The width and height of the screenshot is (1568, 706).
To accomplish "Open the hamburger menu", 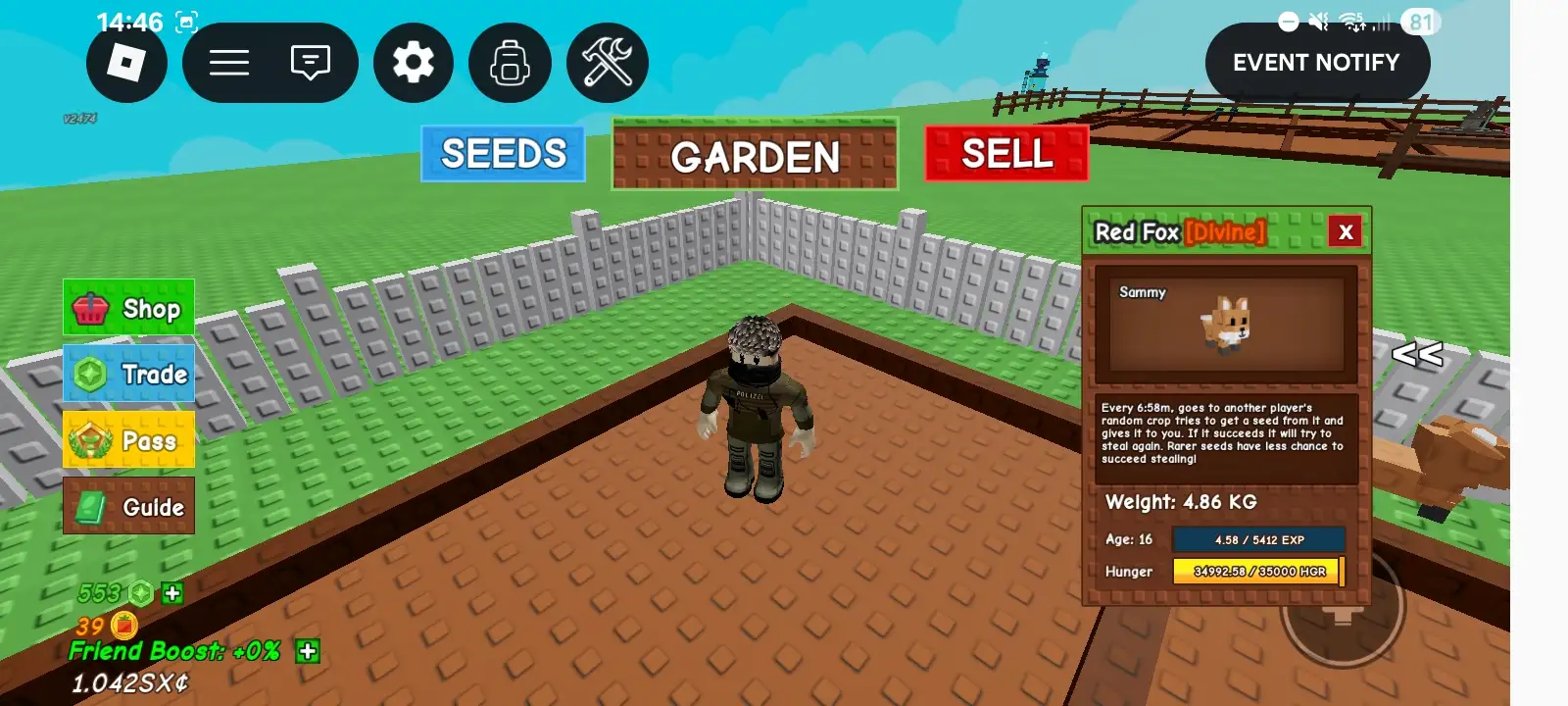I will coord(229,64).
